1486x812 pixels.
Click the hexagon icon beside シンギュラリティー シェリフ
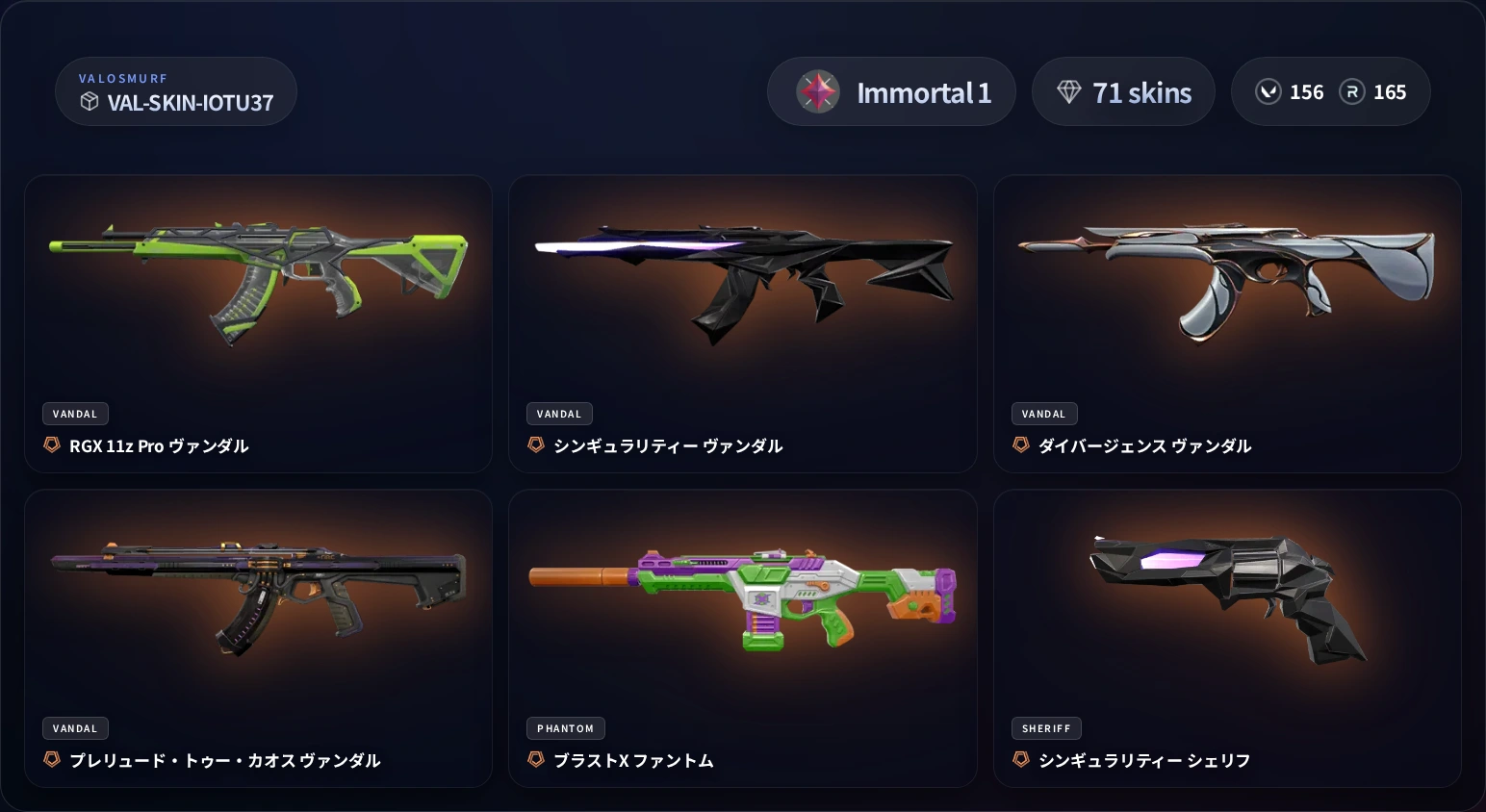click(x=1021, y=759)
